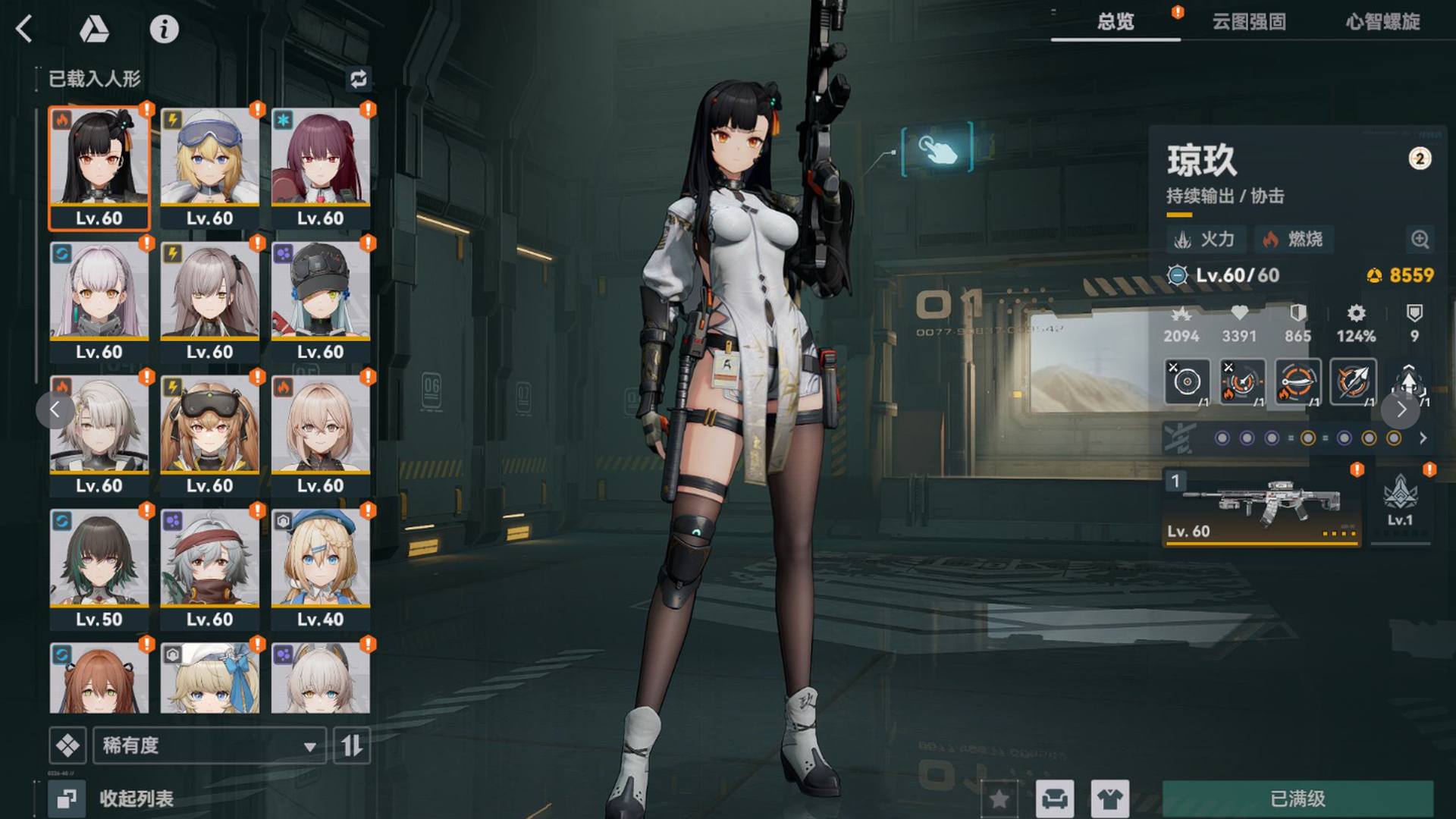Switch to the 云图强固 tab
The width and height of the screenshot is (1456, 819).
(x=1248, y=21)
